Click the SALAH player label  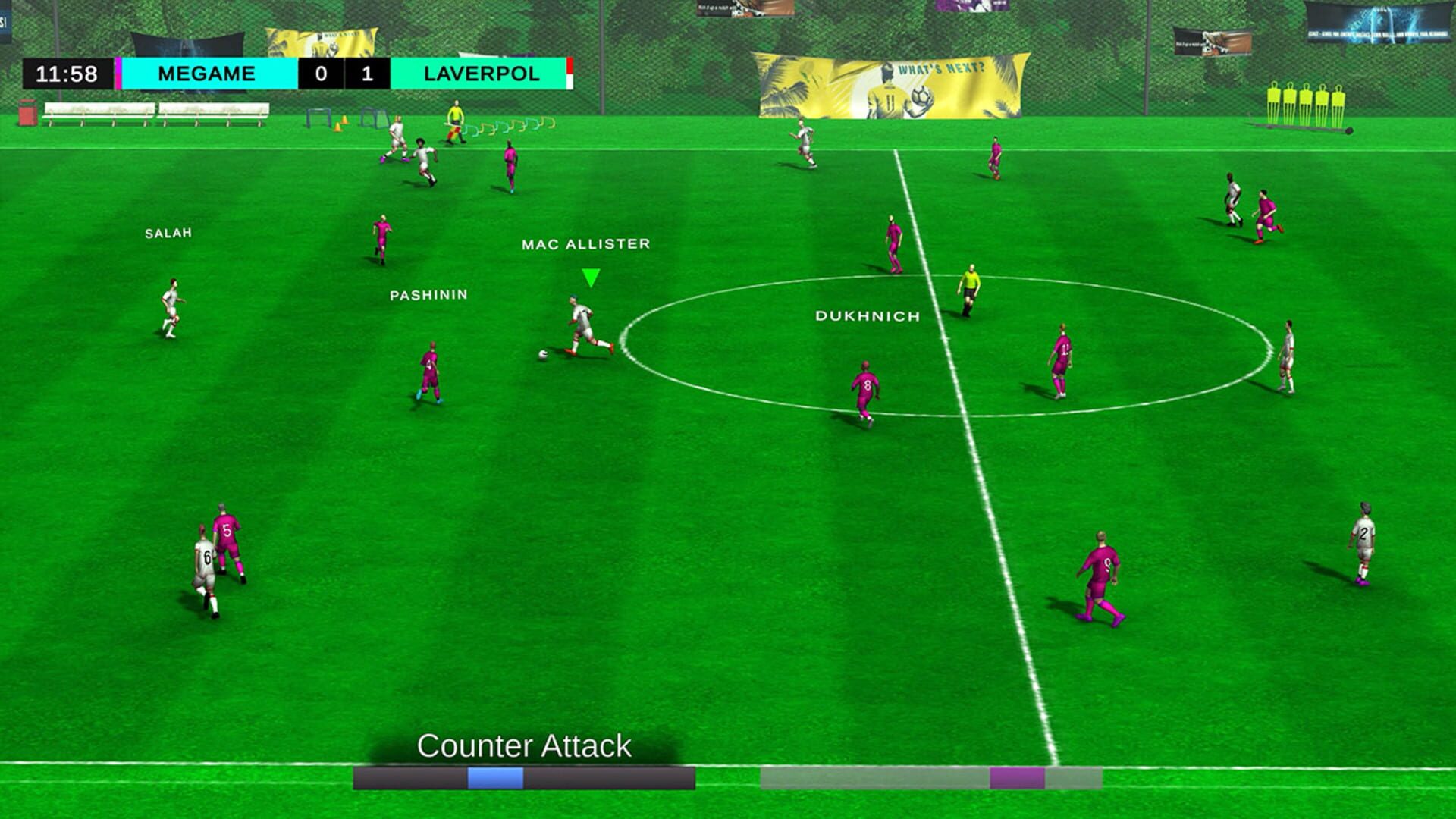point(168,234)
